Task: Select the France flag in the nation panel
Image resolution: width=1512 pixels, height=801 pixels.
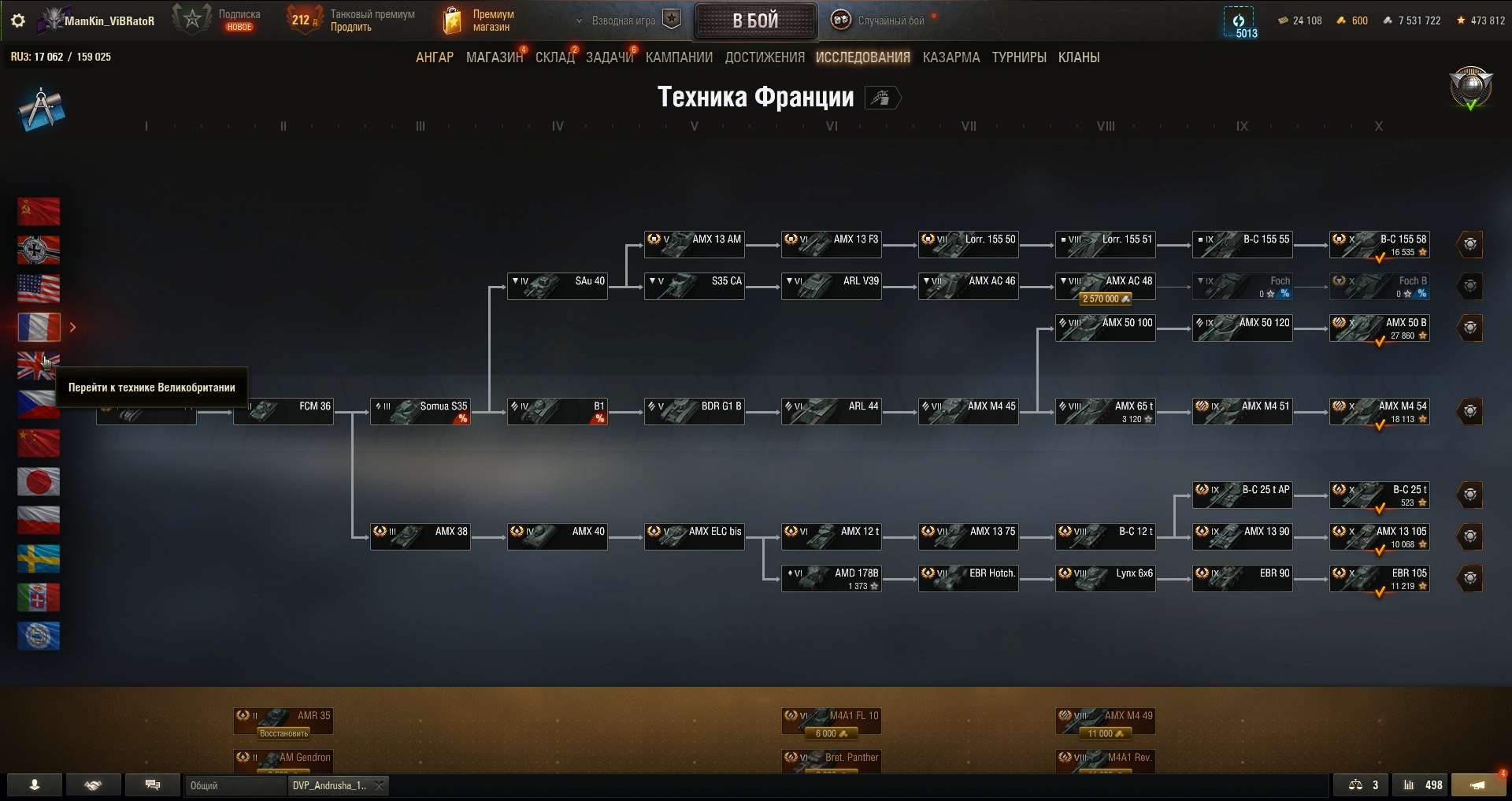Action: [x=39, y=327]
